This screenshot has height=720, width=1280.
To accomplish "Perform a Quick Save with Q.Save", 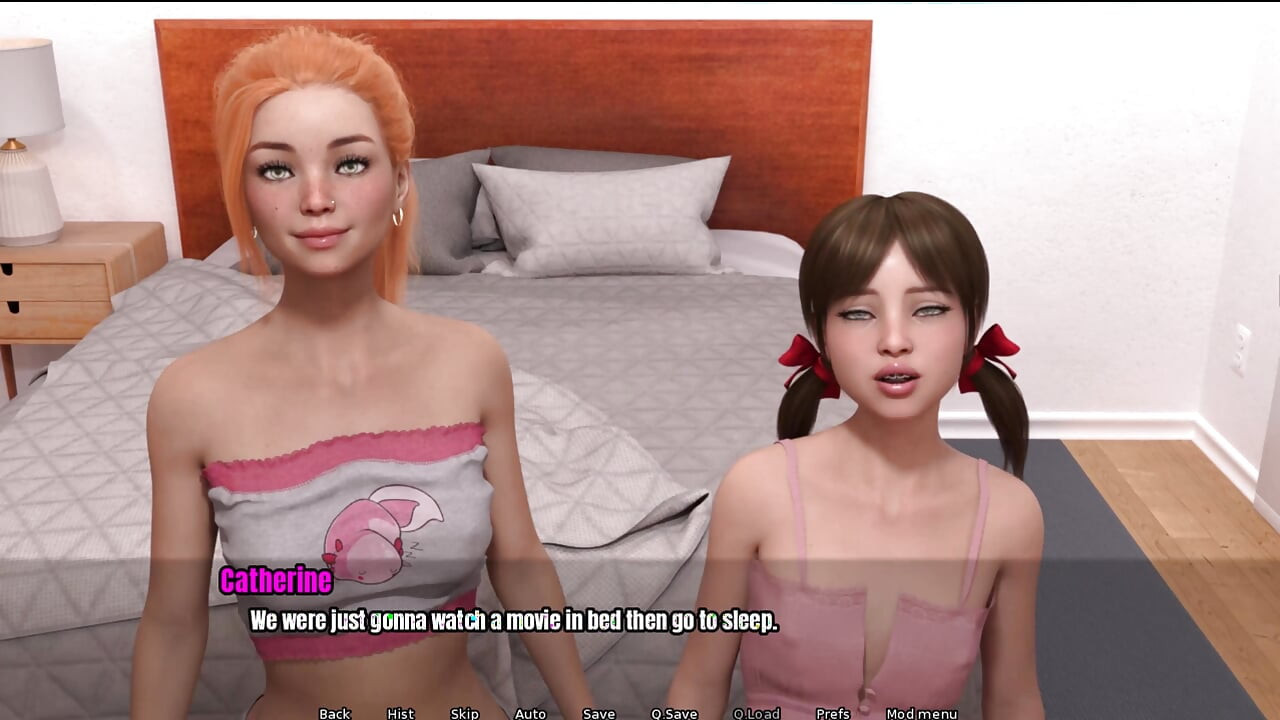I will tap(674, 713).
